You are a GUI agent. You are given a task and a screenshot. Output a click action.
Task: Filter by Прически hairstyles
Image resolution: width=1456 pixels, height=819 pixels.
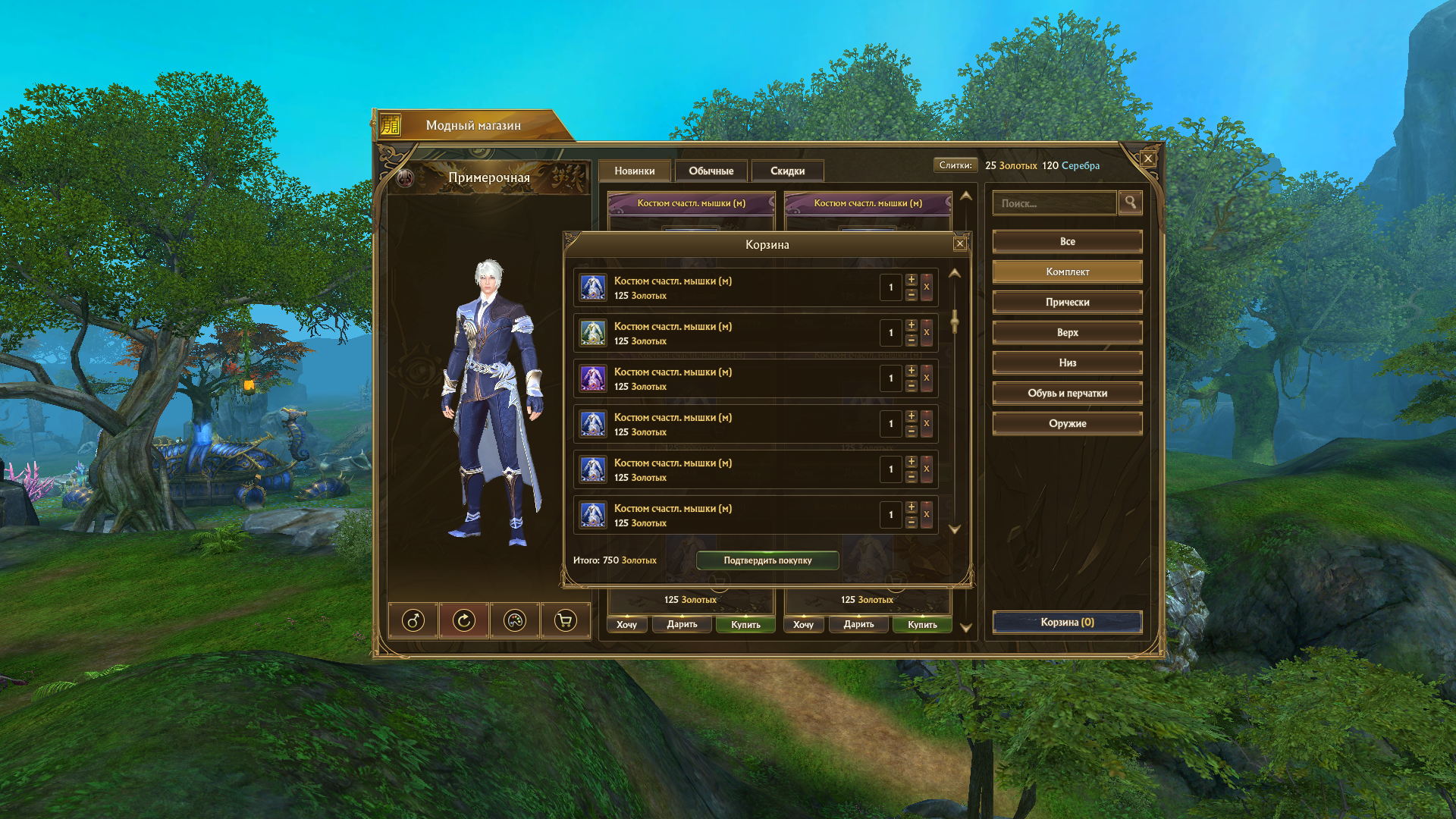(x=1067, y=302)
